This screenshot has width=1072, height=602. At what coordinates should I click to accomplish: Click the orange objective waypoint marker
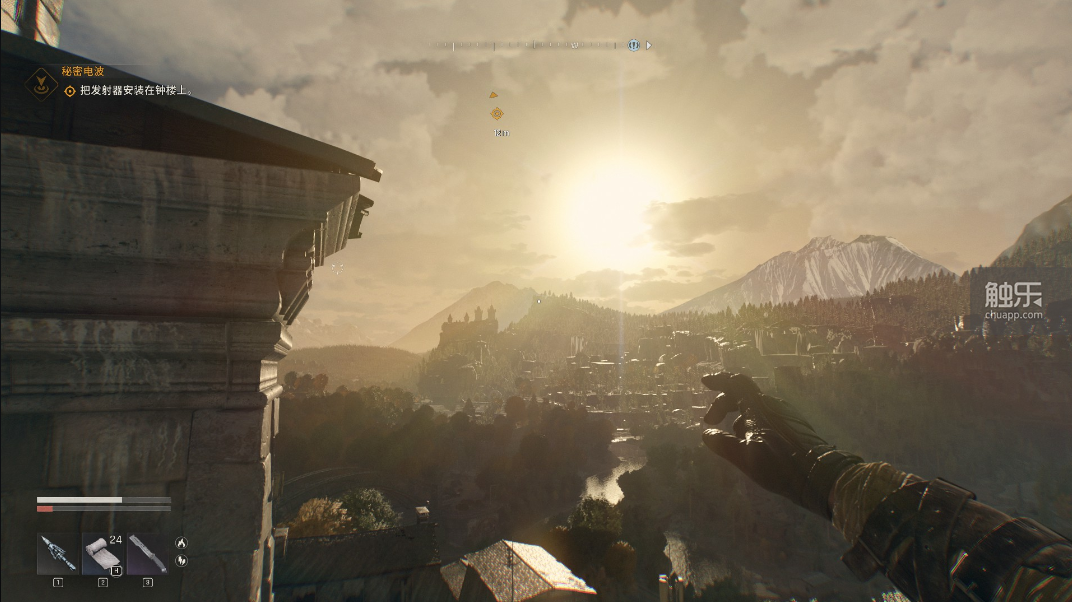[496, 114]
